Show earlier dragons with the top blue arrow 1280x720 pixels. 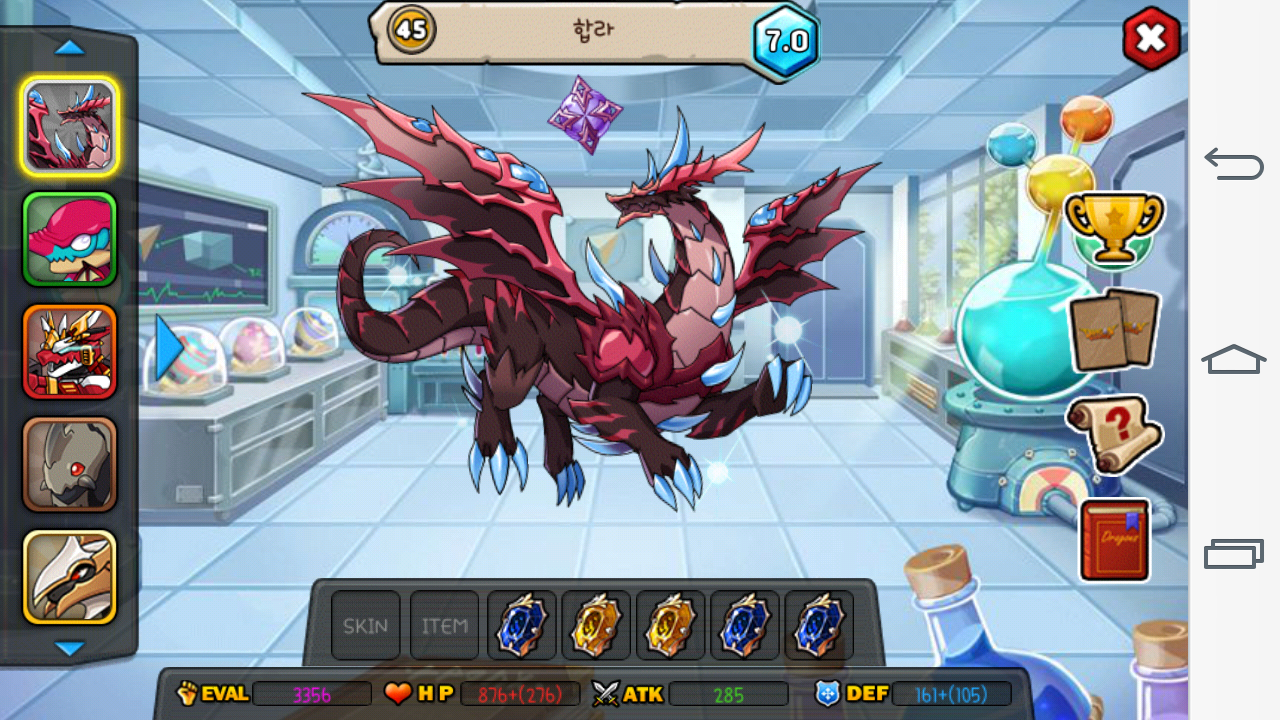click(x=69, y=47)
